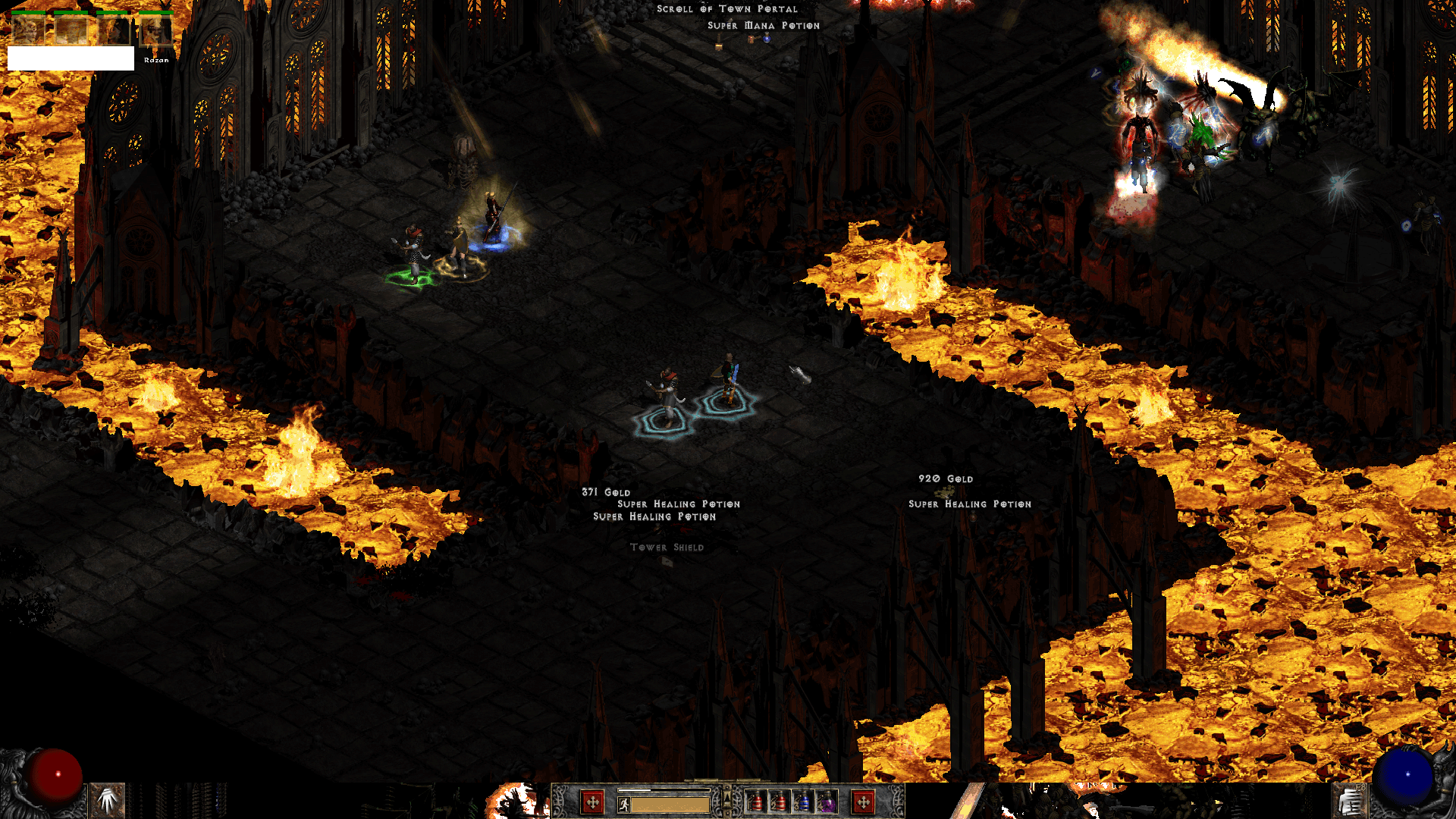Toggle the run/walk running man button

pos(624,805)
